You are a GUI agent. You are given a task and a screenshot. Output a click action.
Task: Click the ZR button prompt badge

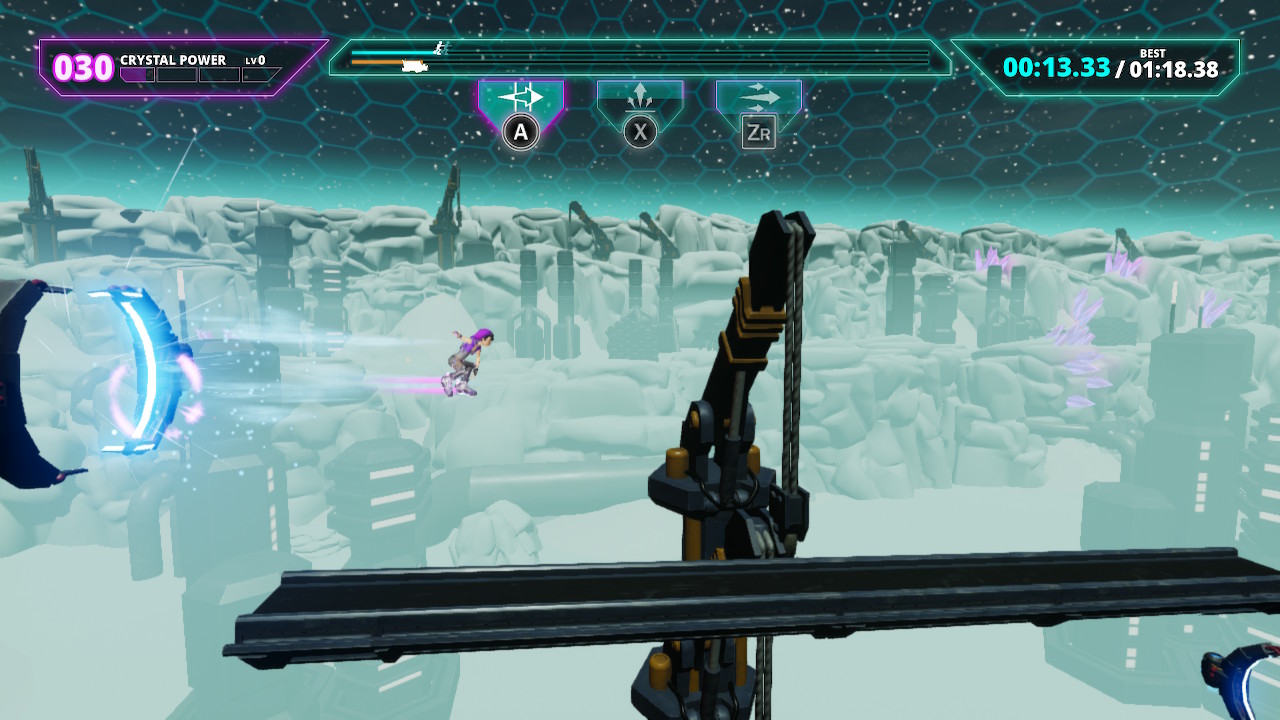coord(761,128)
